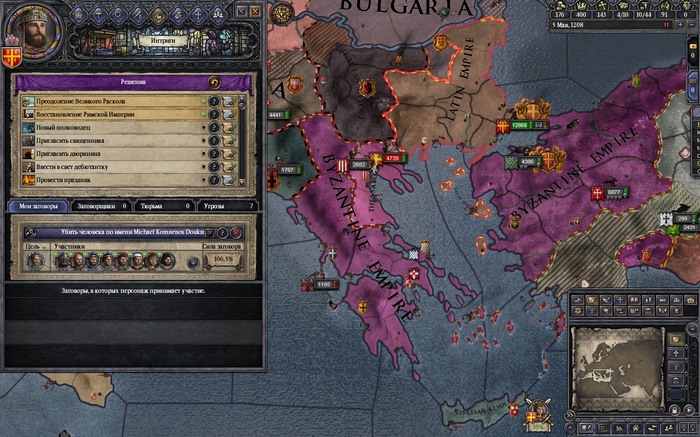Click the plot target's portrait
This screenshot has height=437, width=700.
33,261
